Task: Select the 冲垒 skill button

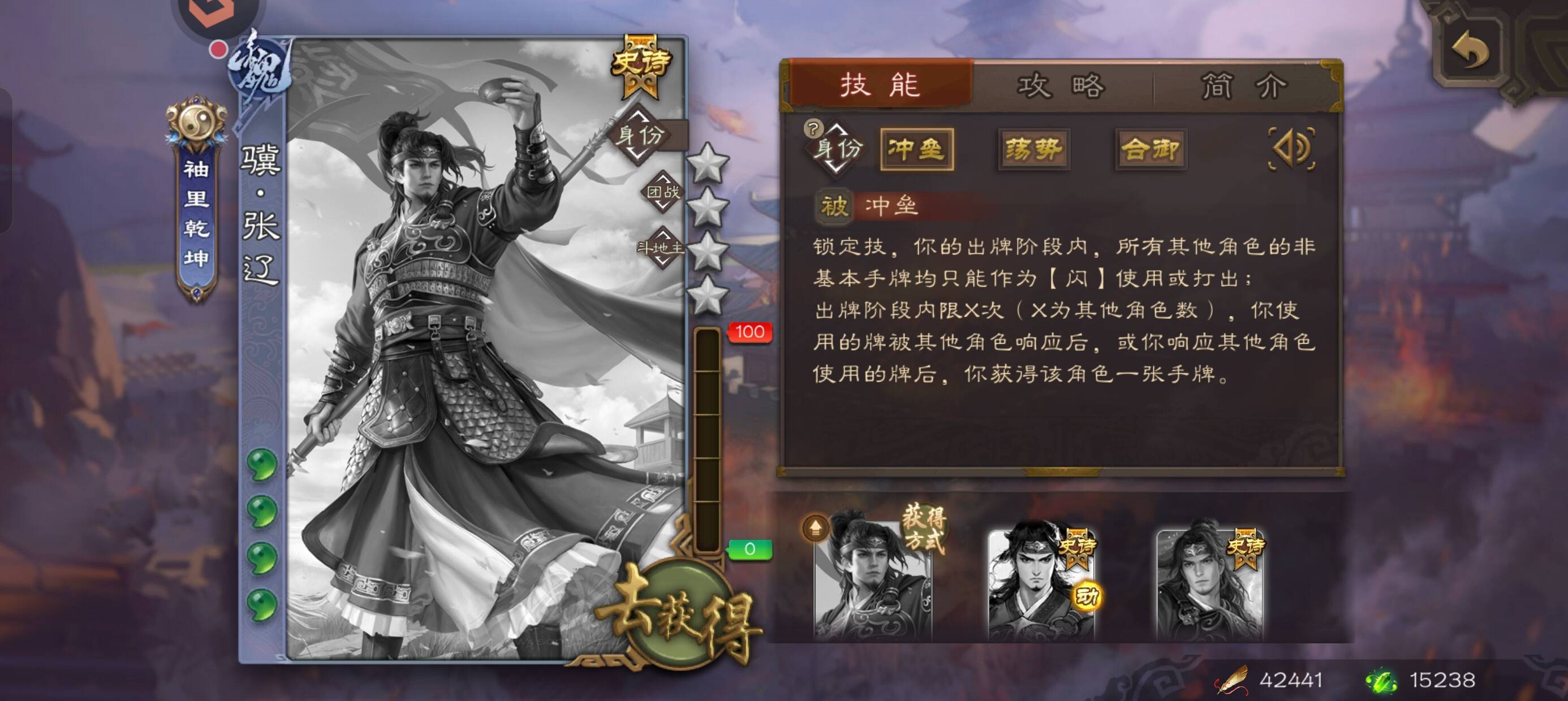Action: pyautogui.click(x=916, y=149)
